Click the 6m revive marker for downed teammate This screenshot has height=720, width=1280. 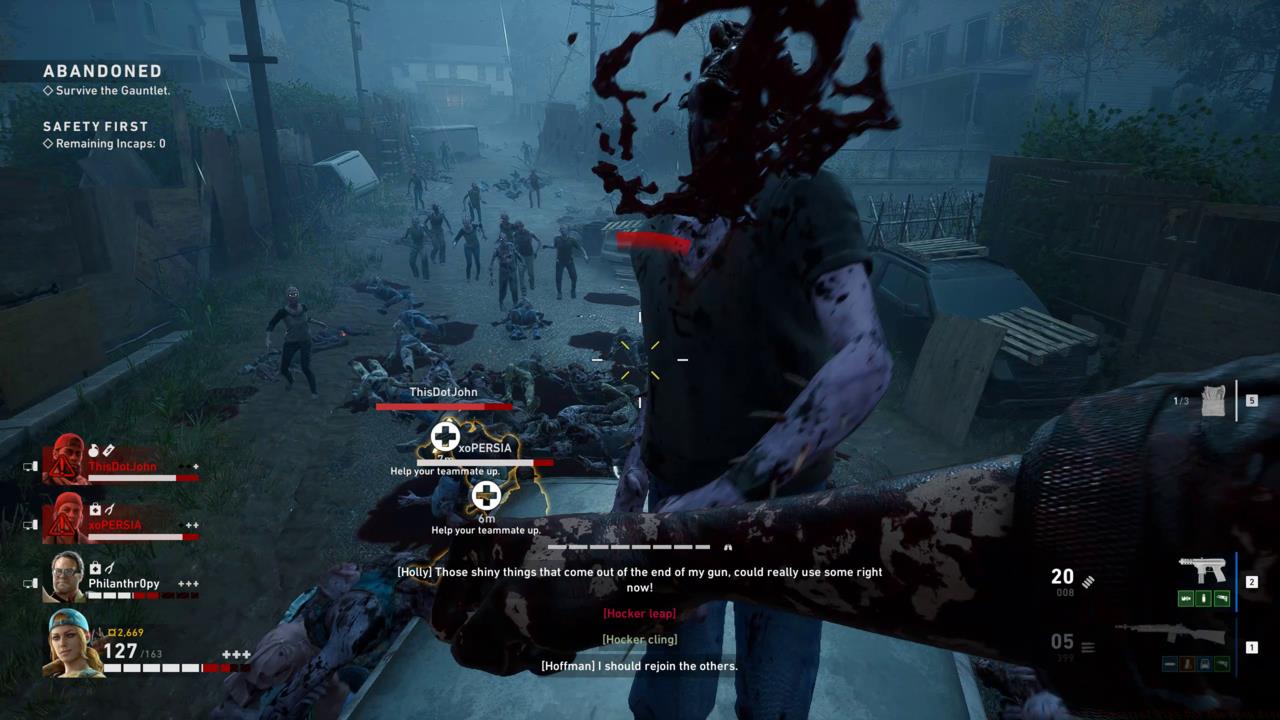click(486, 495)
